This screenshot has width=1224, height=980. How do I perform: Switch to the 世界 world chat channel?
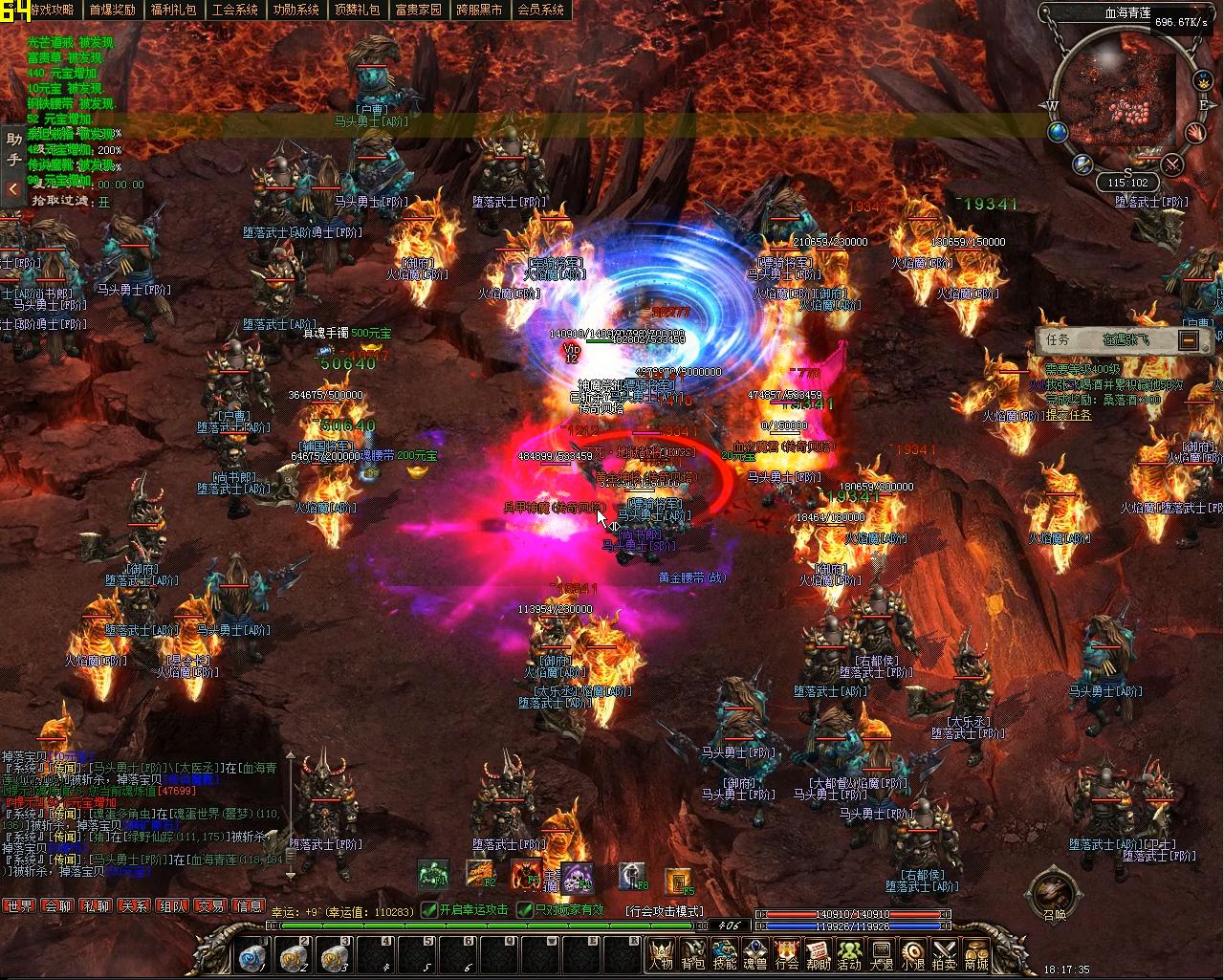19,905
